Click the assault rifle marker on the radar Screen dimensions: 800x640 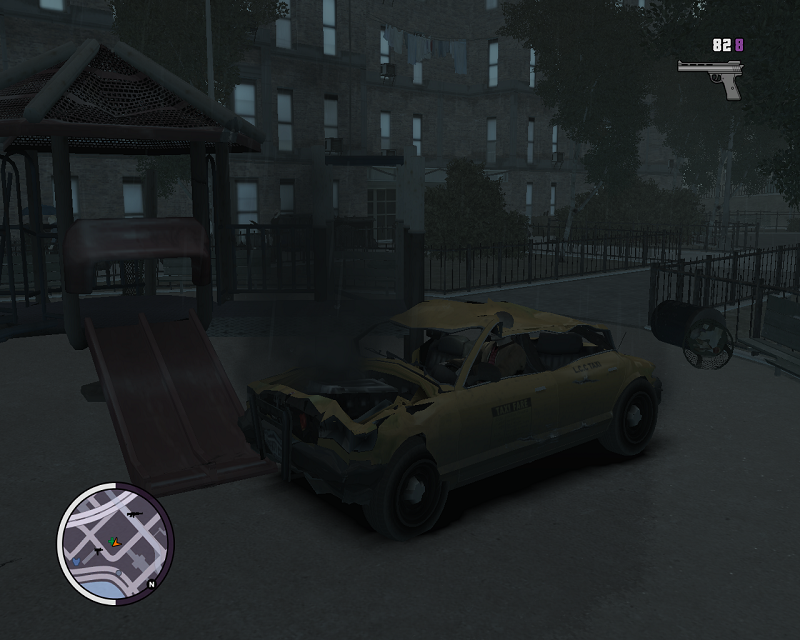[132, 514]
